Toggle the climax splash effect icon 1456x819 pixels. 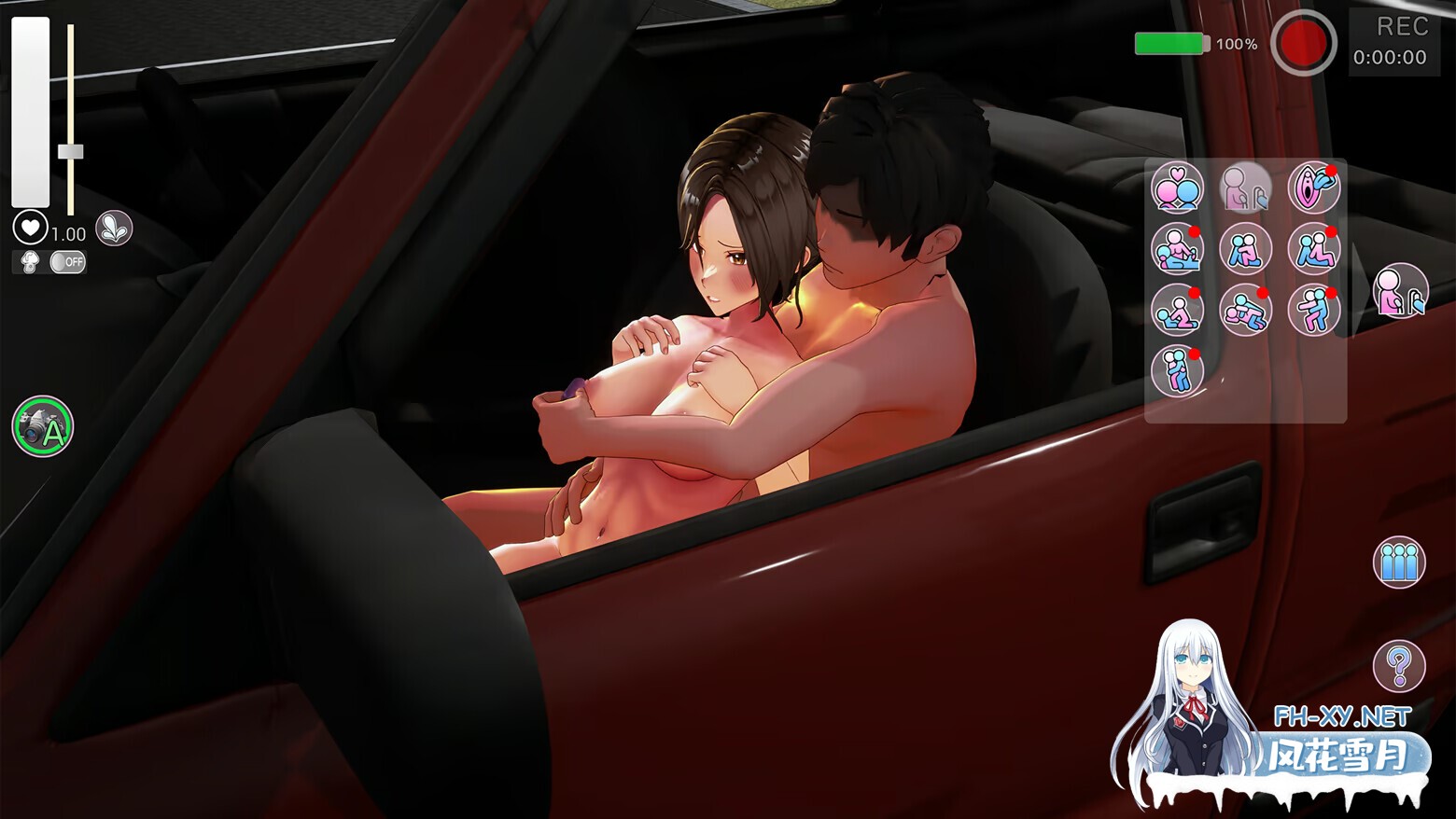(x=112, y=228)
